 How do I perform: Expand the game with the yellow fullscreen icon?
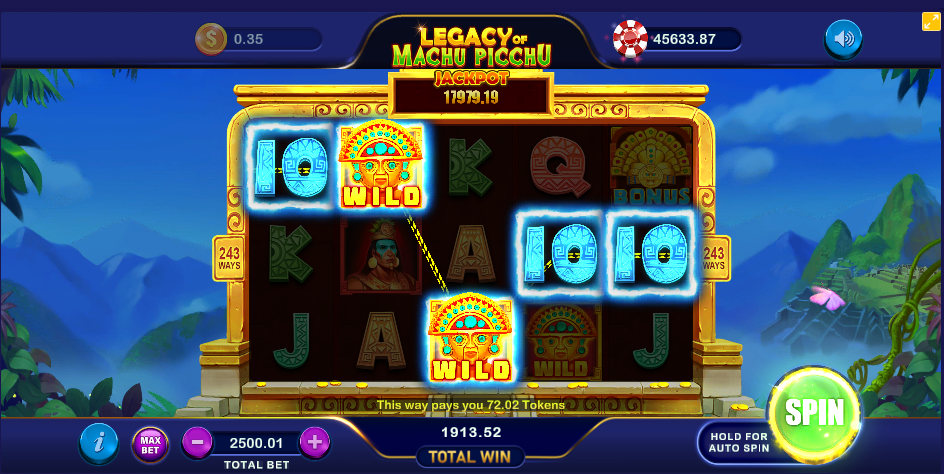click(930, 20)
